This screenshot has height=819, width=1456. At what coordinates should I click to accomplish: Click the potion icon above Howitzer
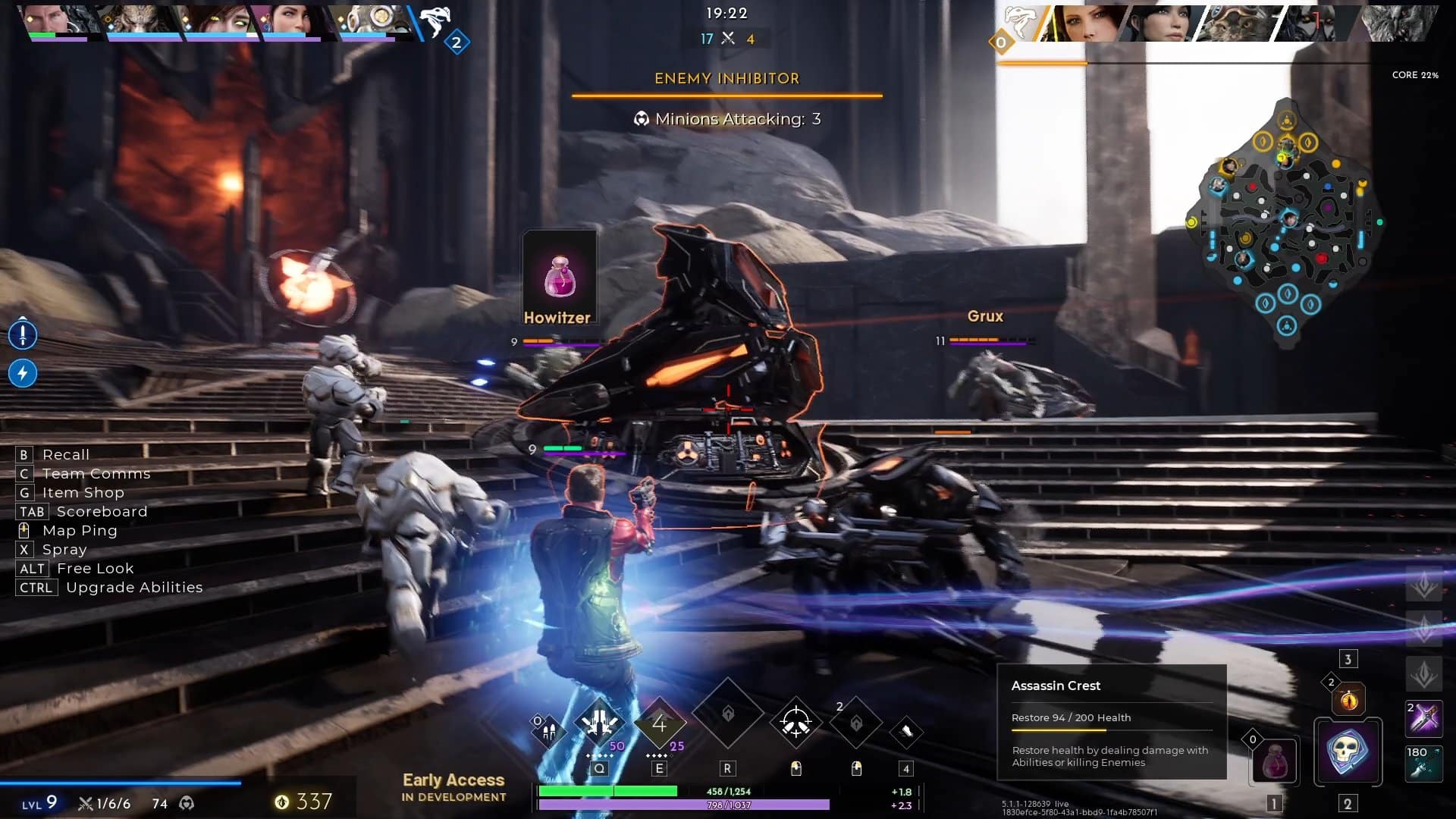coord(560,275)
